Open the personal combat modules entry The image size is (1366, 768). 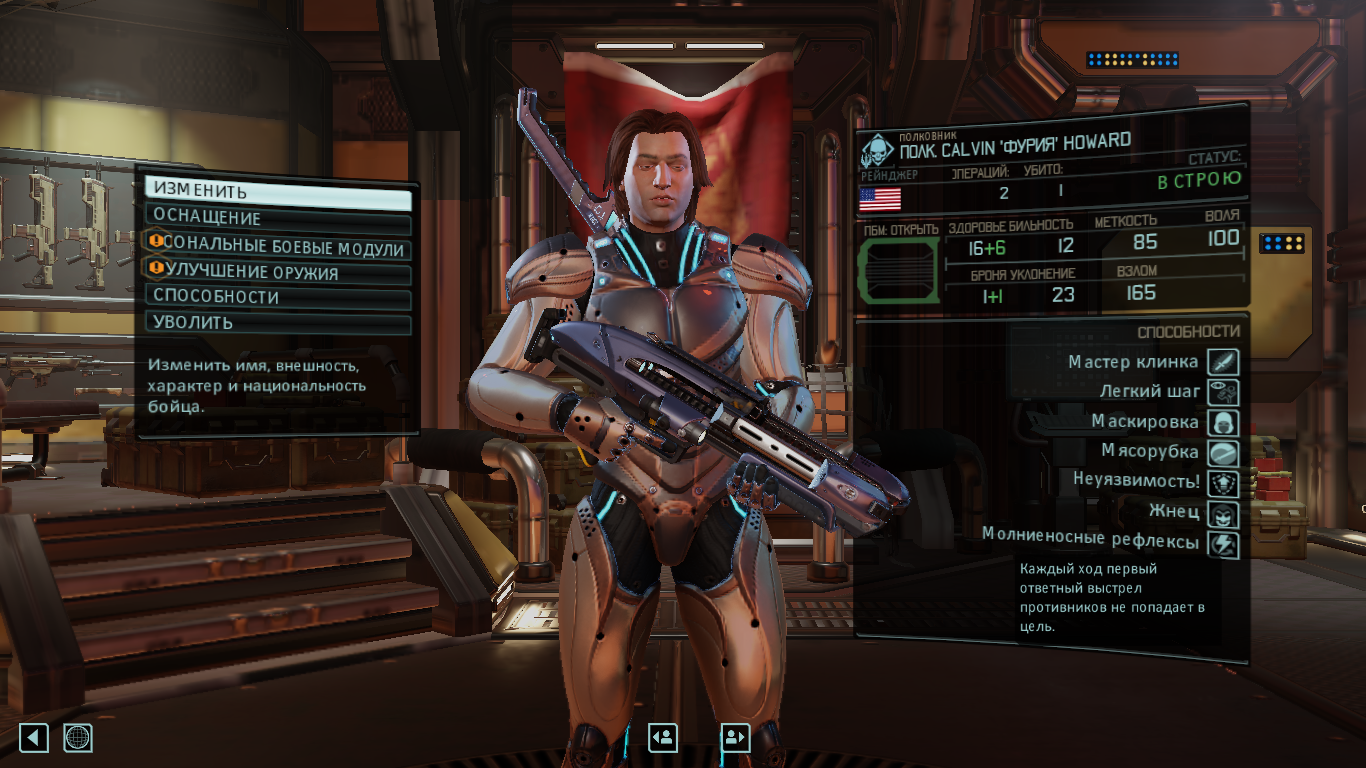tap(278, 248)
